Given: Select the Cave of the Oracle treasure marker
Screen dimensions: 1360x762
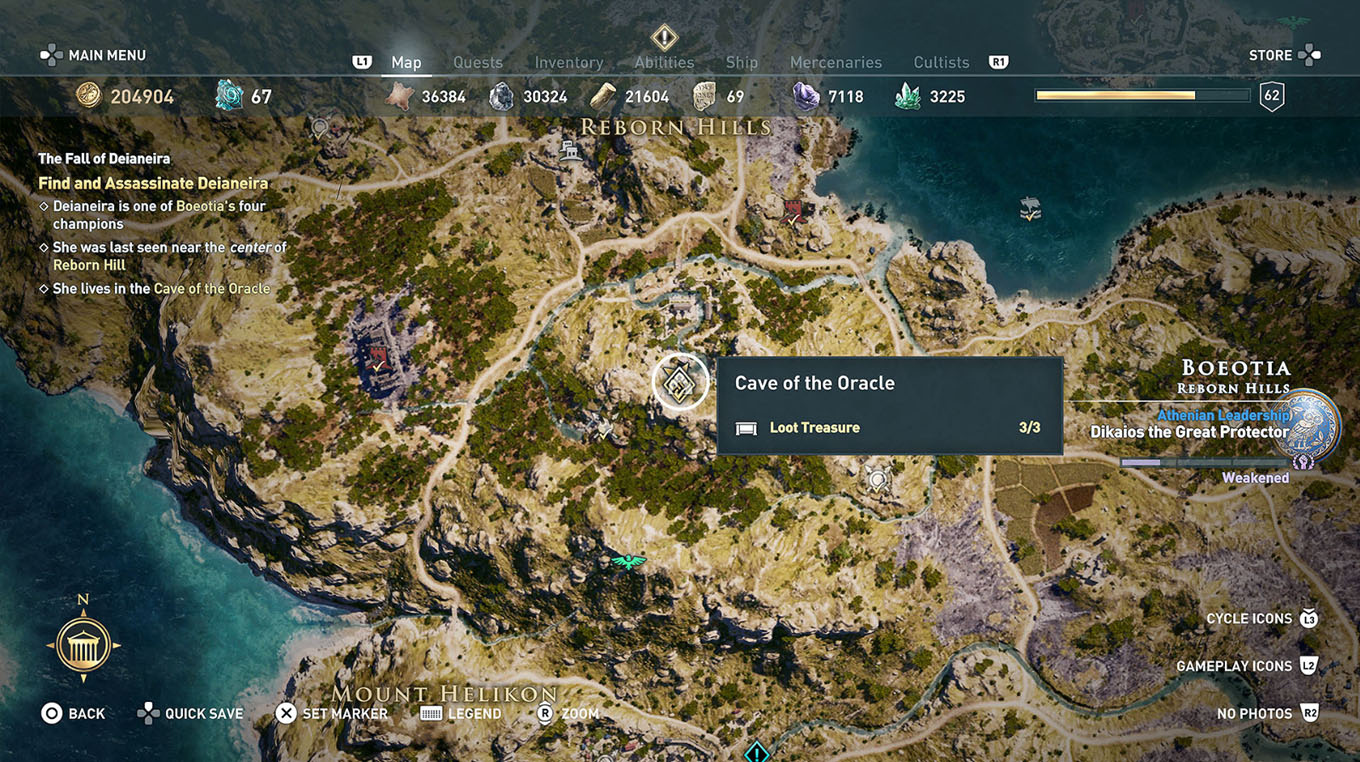Looking at the screenshot, I should (x=681, y=381).
